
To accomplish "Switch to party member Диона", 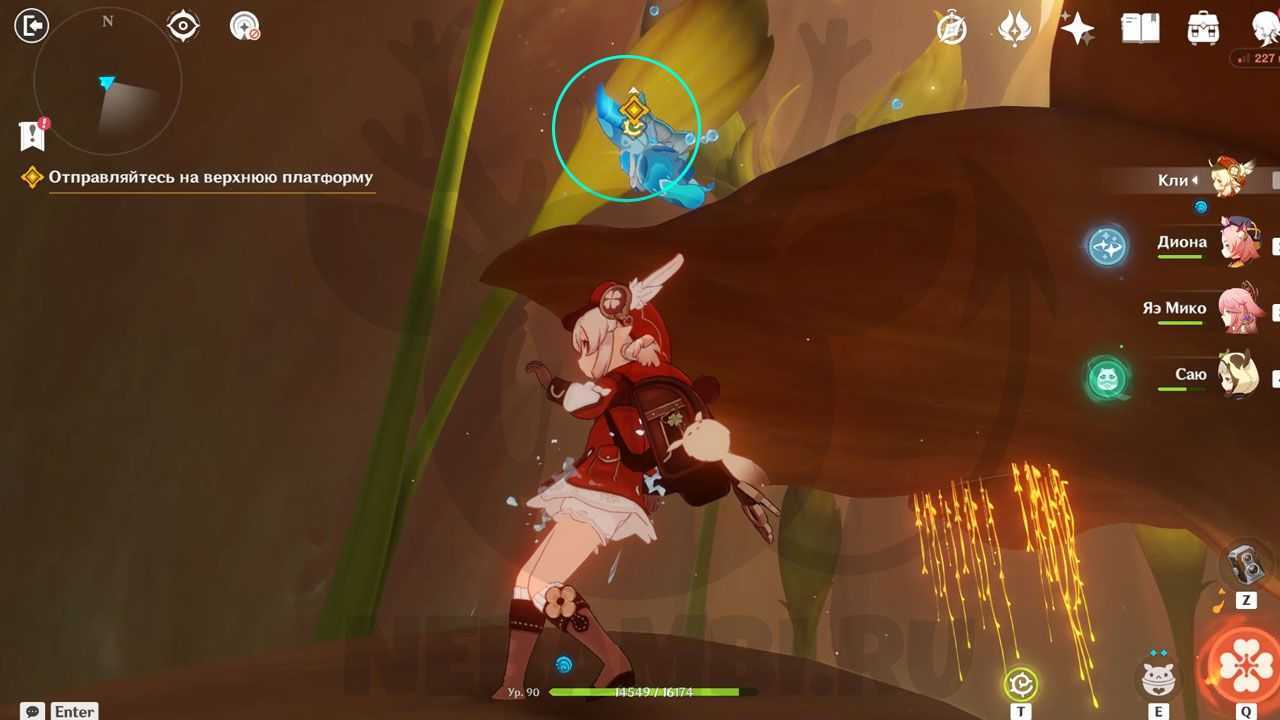I will [1239, 243].
